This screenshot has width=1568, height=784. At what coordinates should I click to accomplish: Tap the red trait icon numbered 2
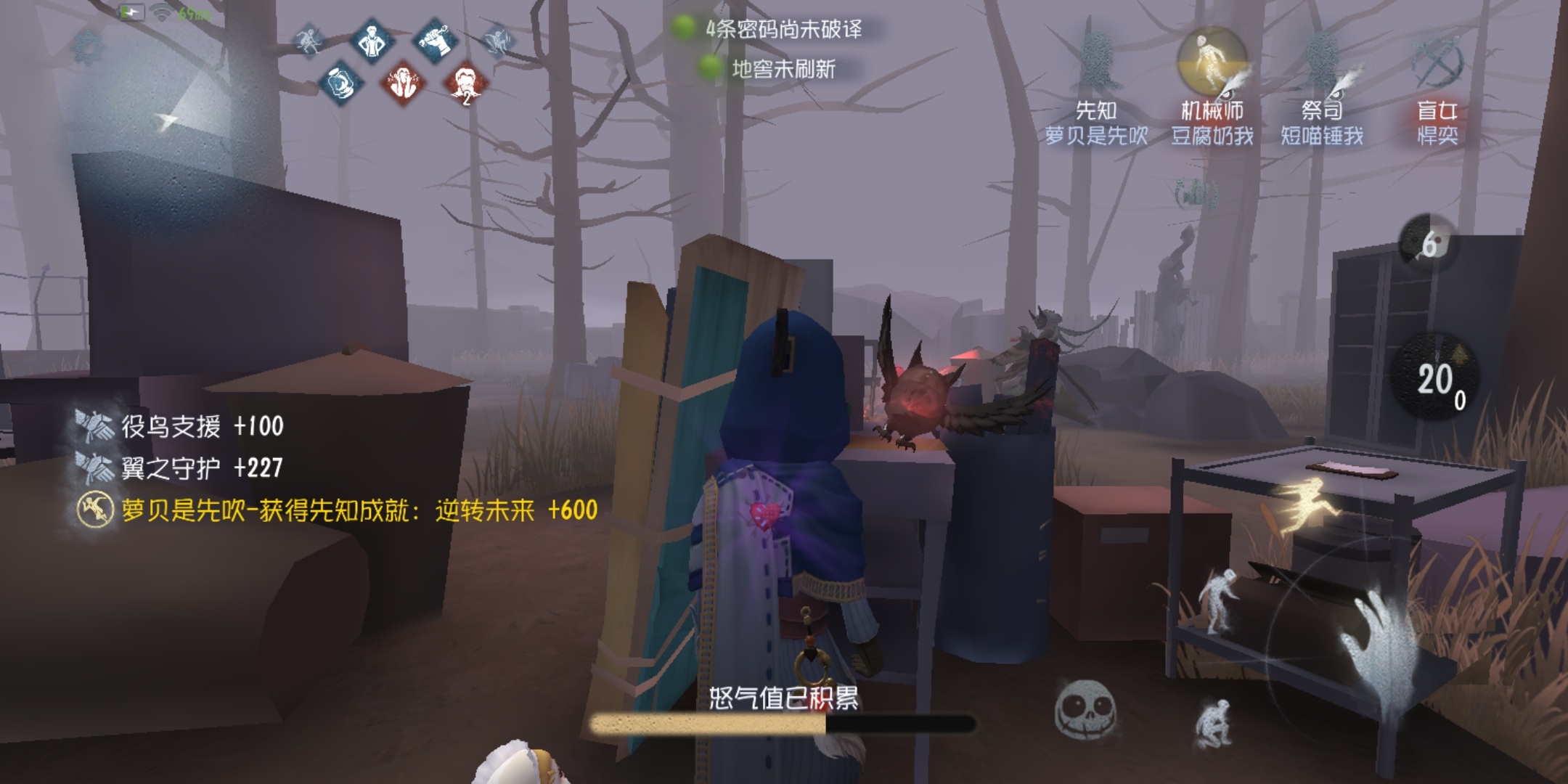pos(465,84)
